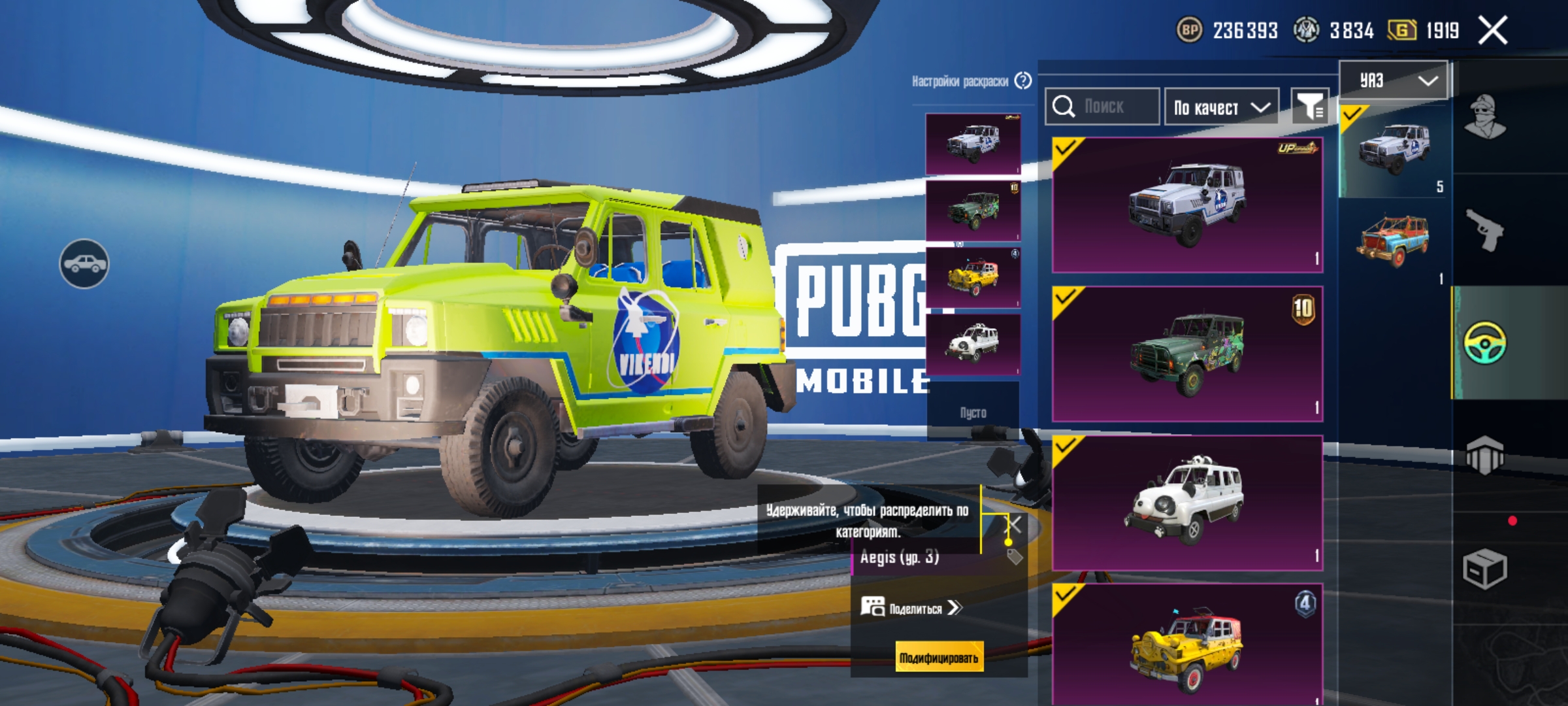Close the vehicle inventory screen

pos(1493,31)
